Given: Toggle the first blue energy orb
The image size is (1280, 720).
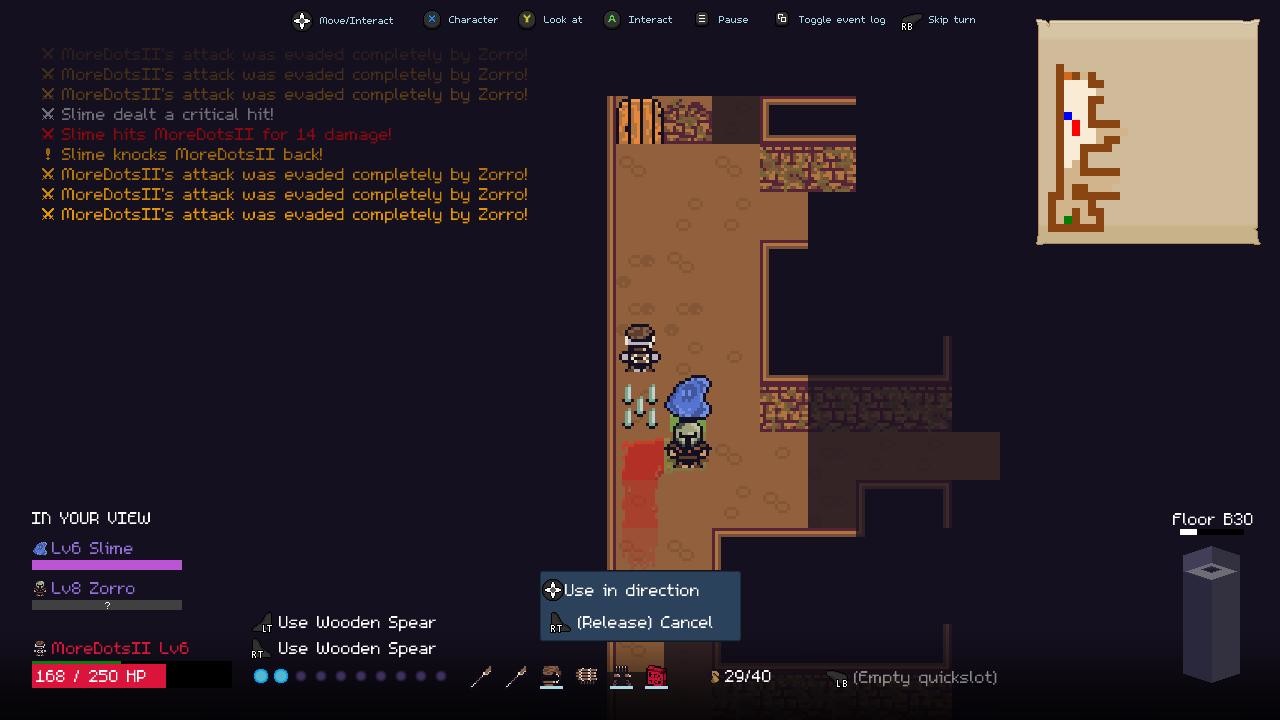Looking at the screenshot, I should pyautogui.click(x=261, y=676).
